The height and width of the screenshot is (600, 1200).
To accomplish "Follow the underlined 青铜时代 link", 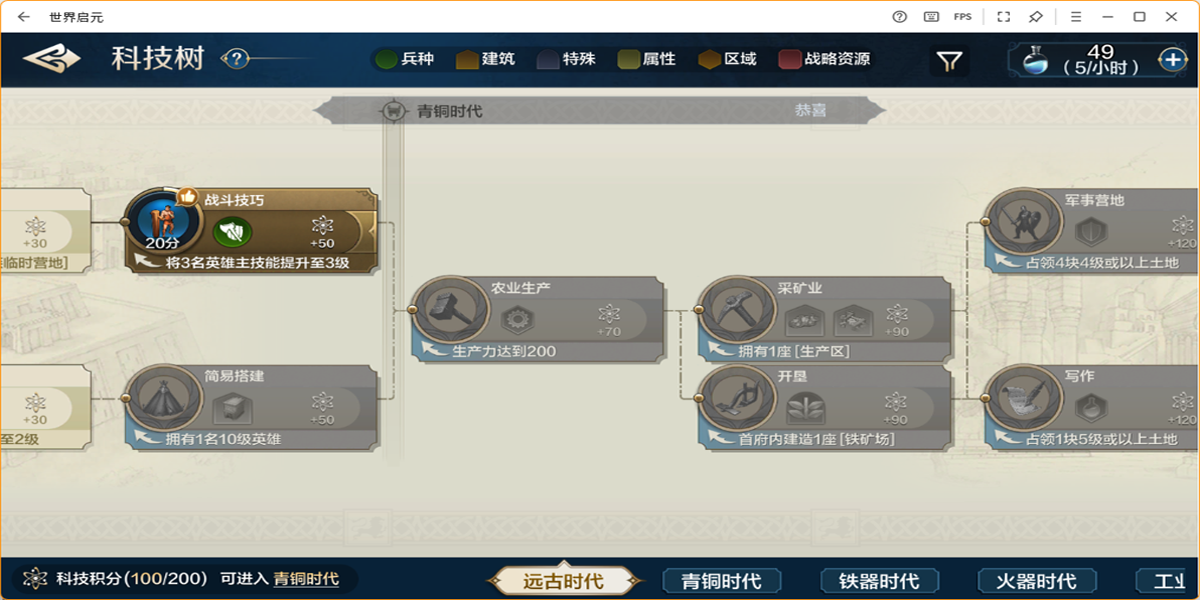I will coord(306,579).
